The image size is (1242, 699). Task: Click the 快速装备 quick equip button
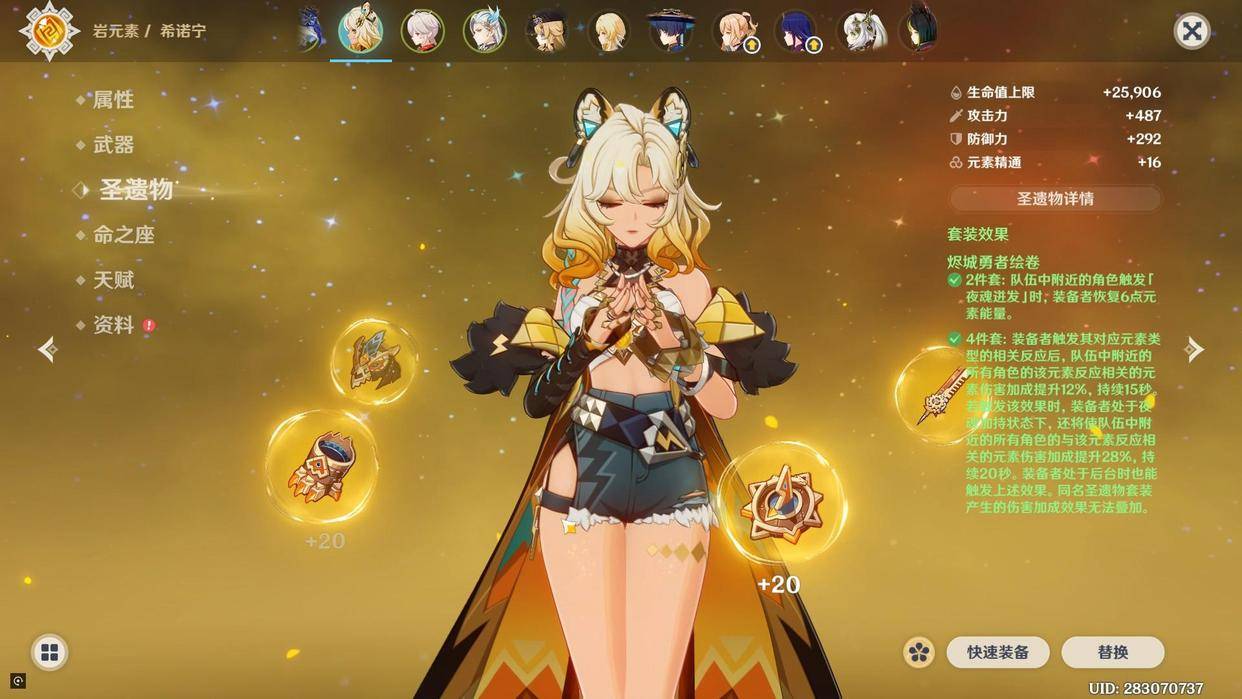pyautogui.click(x=997, y=652)
